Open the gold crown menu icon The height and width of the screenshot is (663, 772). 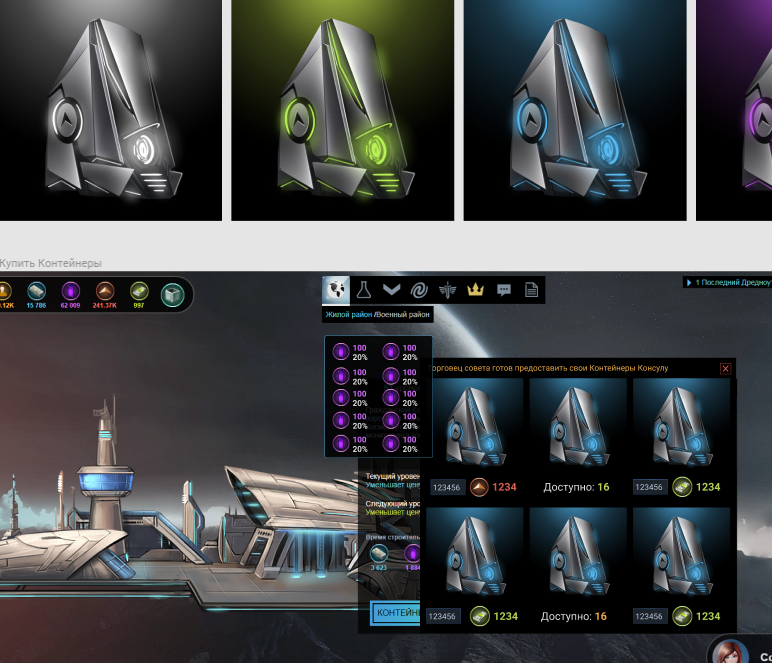coord(476,290)
